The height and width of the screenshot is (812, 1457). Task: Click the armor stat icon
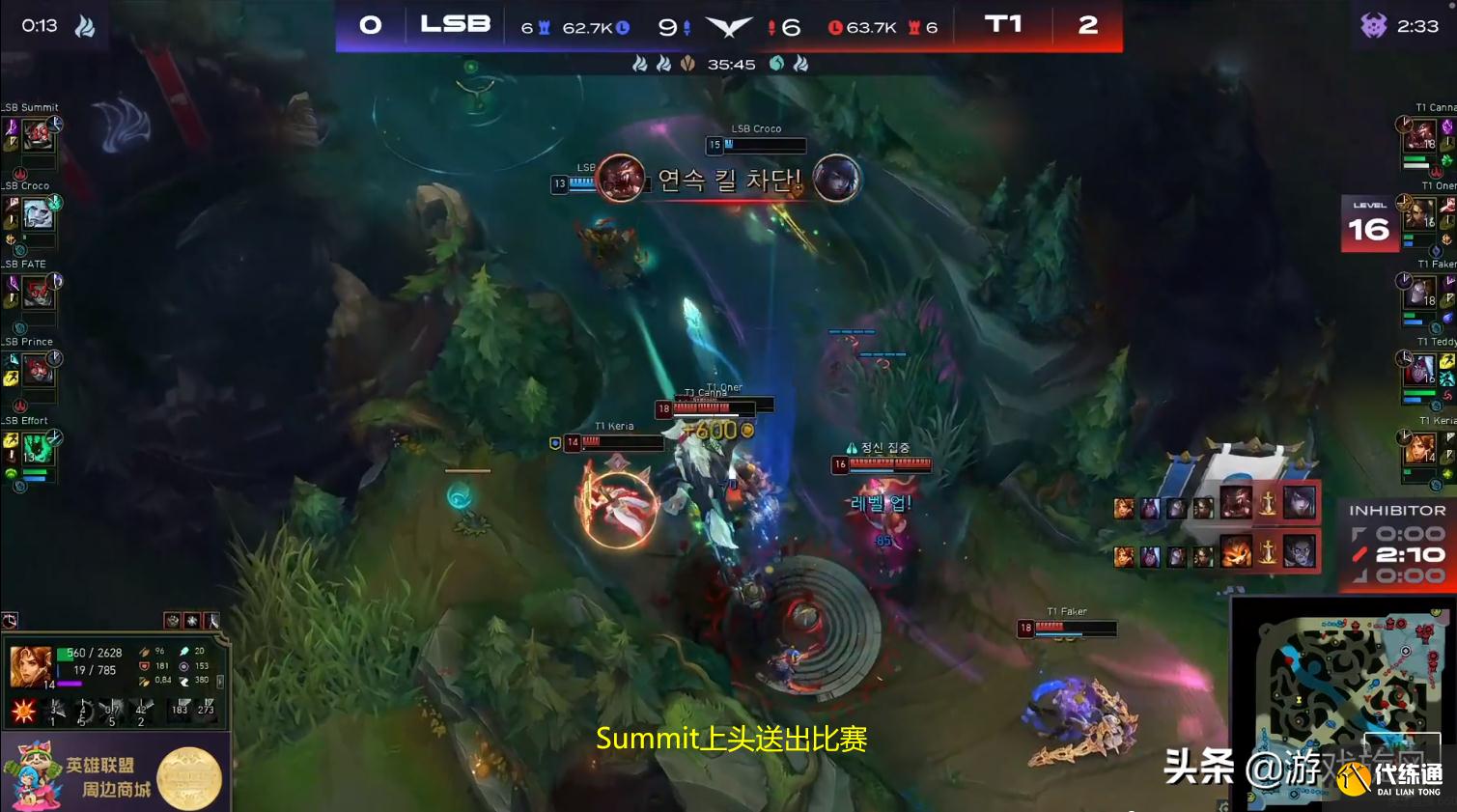[145, 665]
